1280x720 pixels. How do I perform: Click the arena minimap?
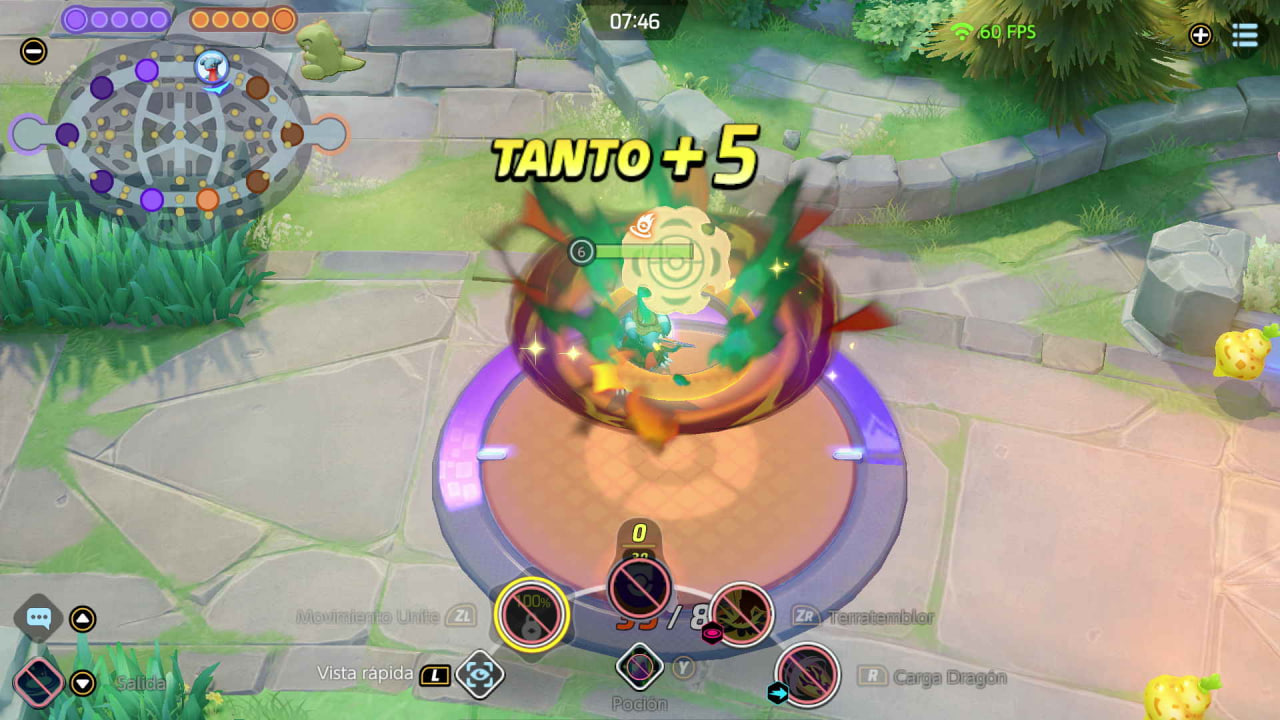(180, 133)
